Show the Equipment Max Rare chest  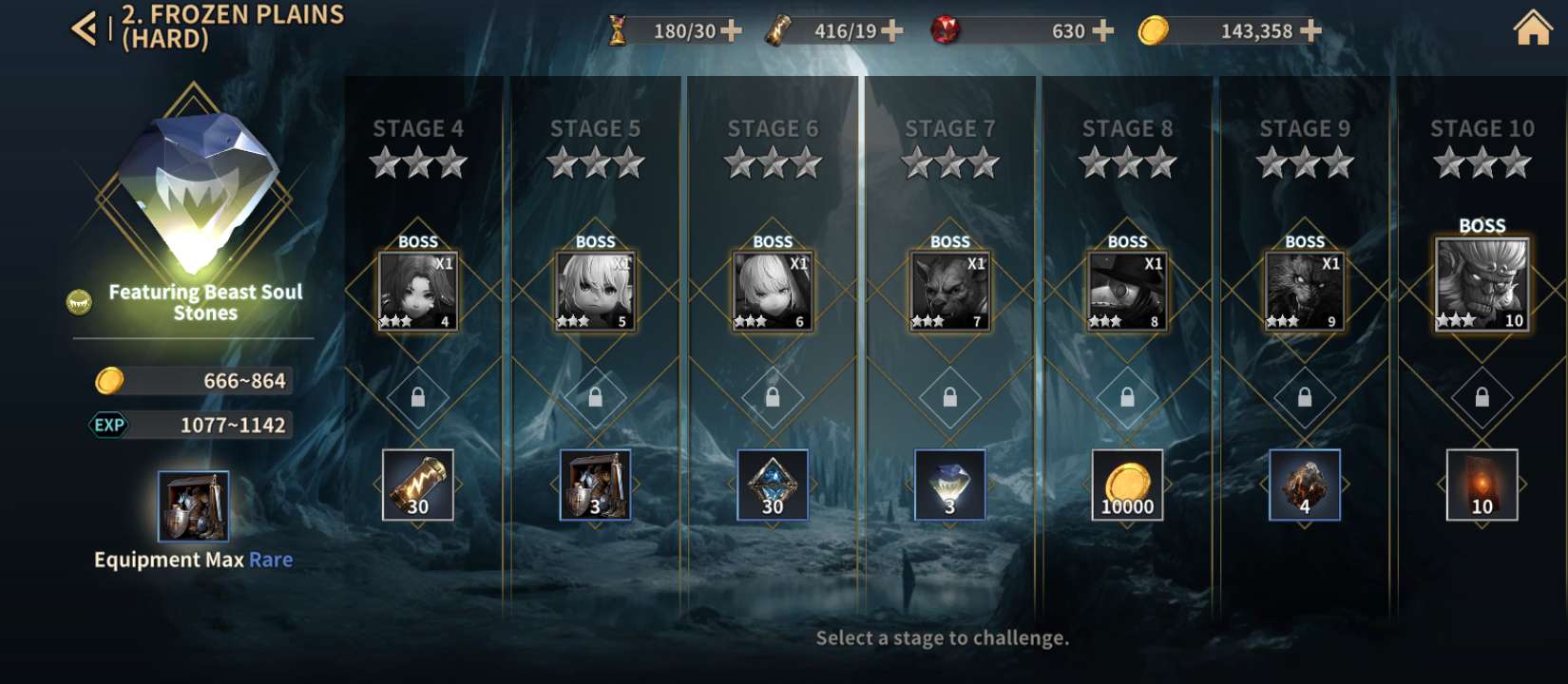(x=193, y=505)
